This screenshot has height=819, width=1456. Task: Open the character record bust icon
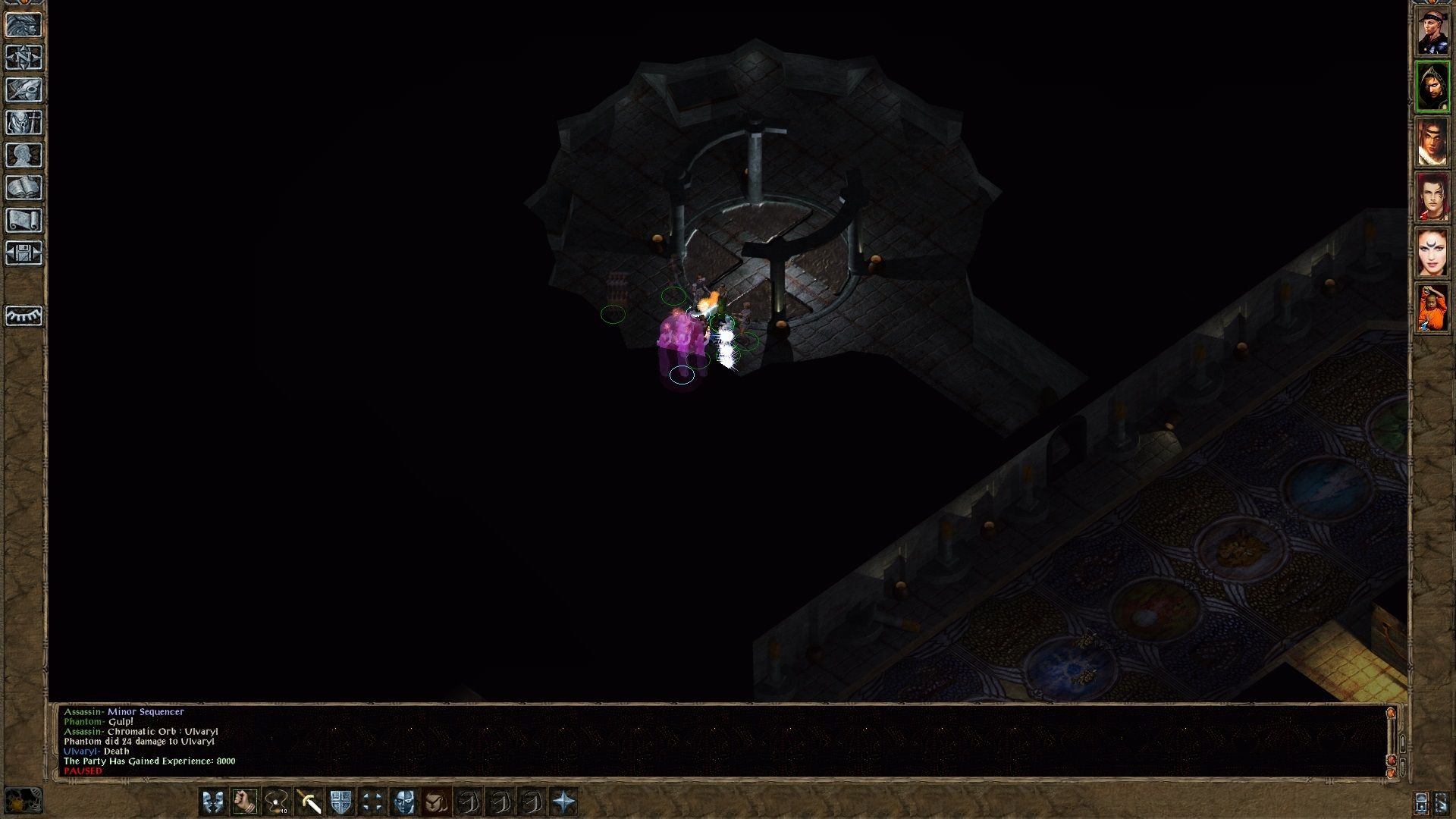click(x=24, y=155)
